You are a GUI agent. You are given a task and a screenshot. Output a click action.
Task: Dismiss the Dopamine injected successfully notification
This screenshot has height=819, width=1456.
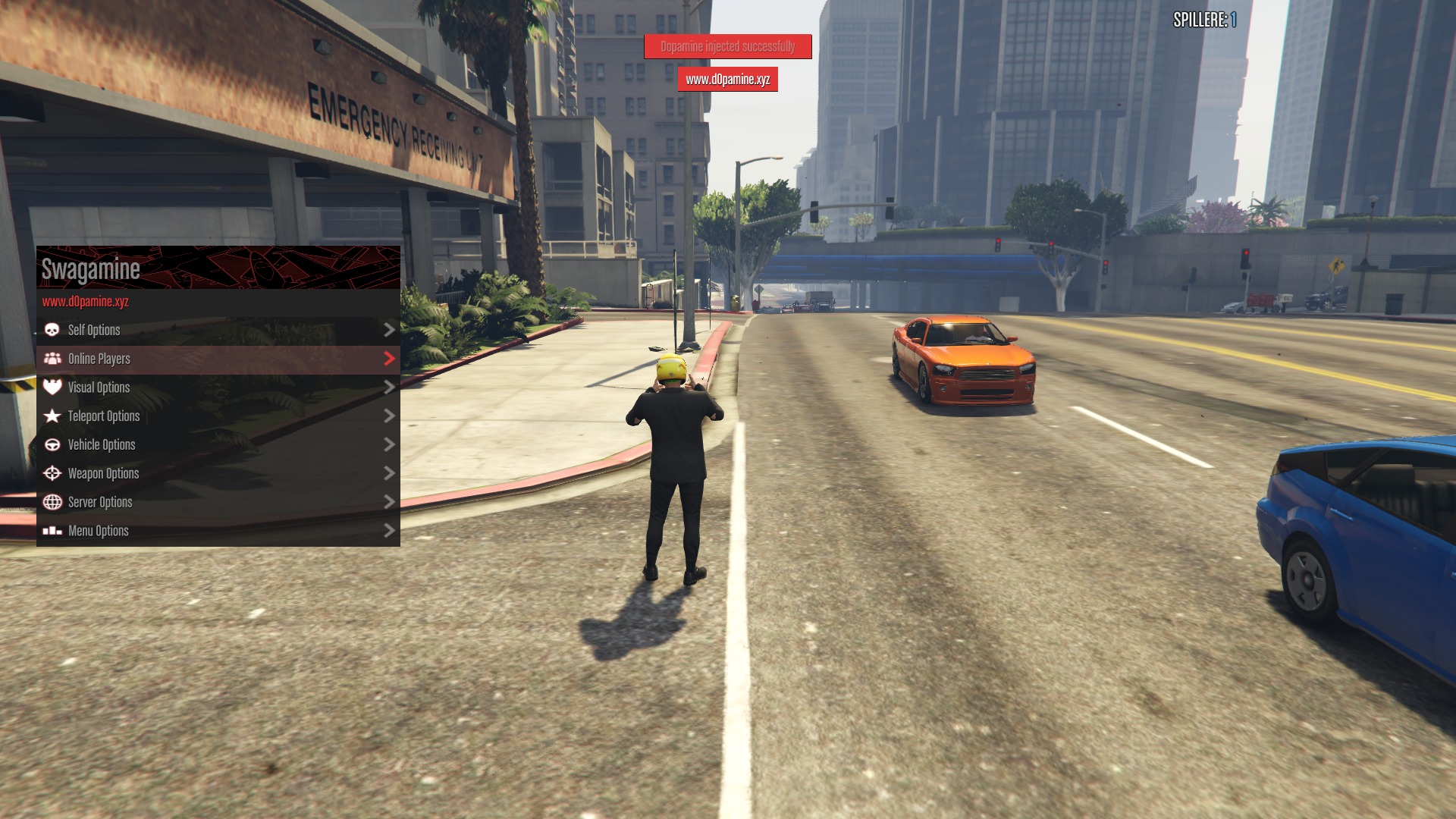(726, 46)
